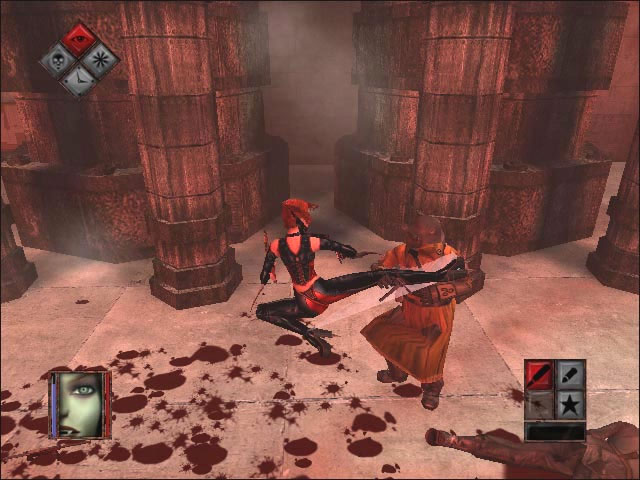Choose the grey stake weapon slot
Image resolution: width=640 pixels, height=480 pixels.
coord(570,374)
